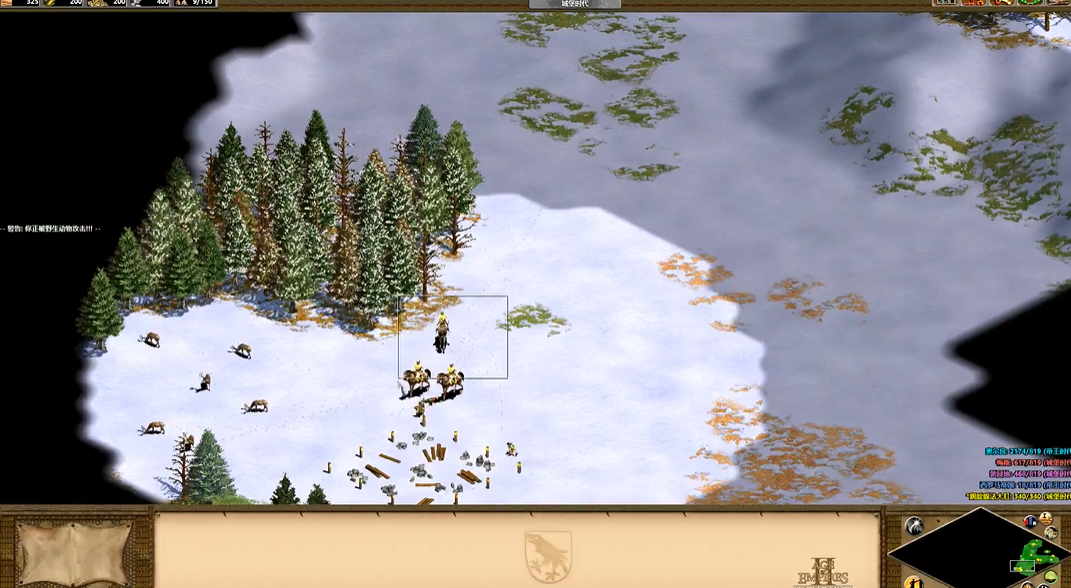Select the lone mounted scout inside the selection box
Screen dimensions: 1071x588
point(441,334)
